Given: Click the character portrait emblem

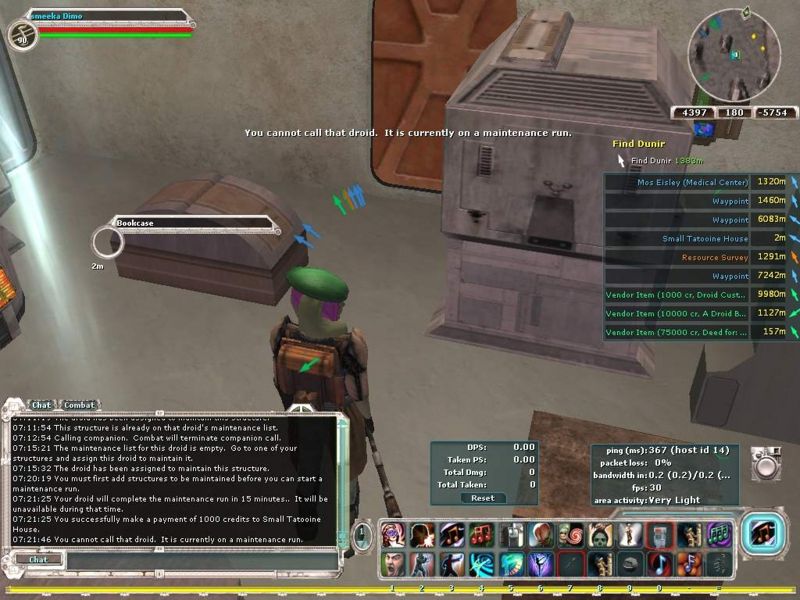Looking at the screenshot, I should click(x=22, y=35).
